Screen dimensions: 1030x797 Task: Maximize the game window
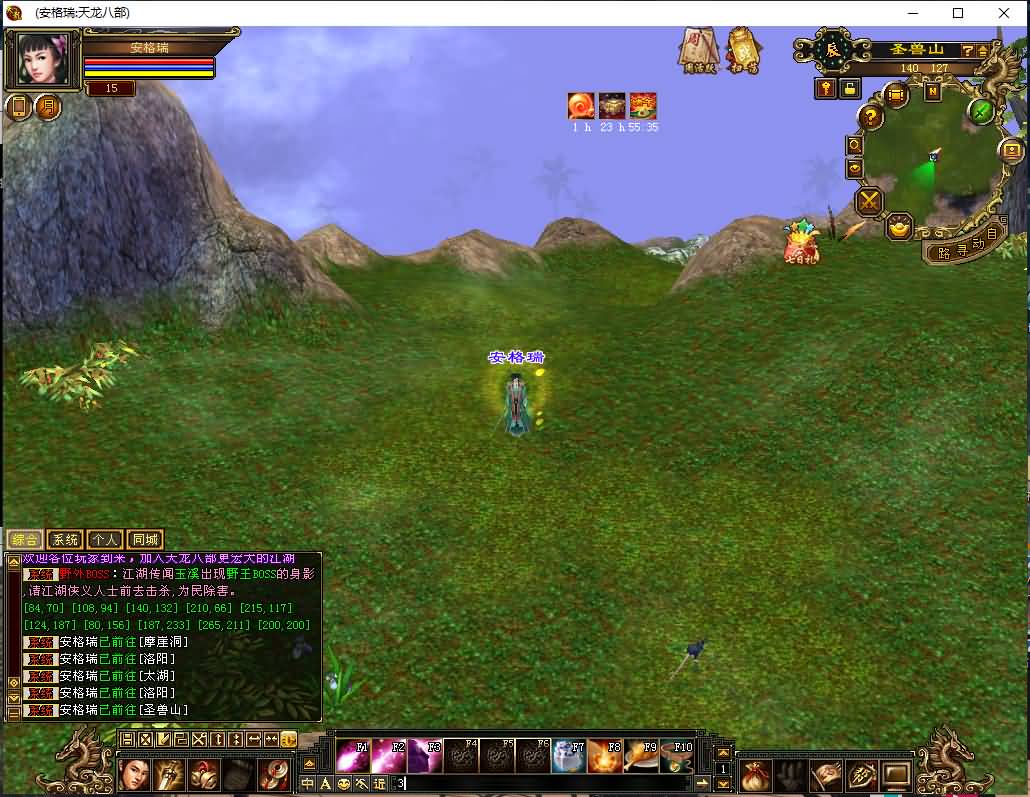pyautogui.click(x=958, y=13)
